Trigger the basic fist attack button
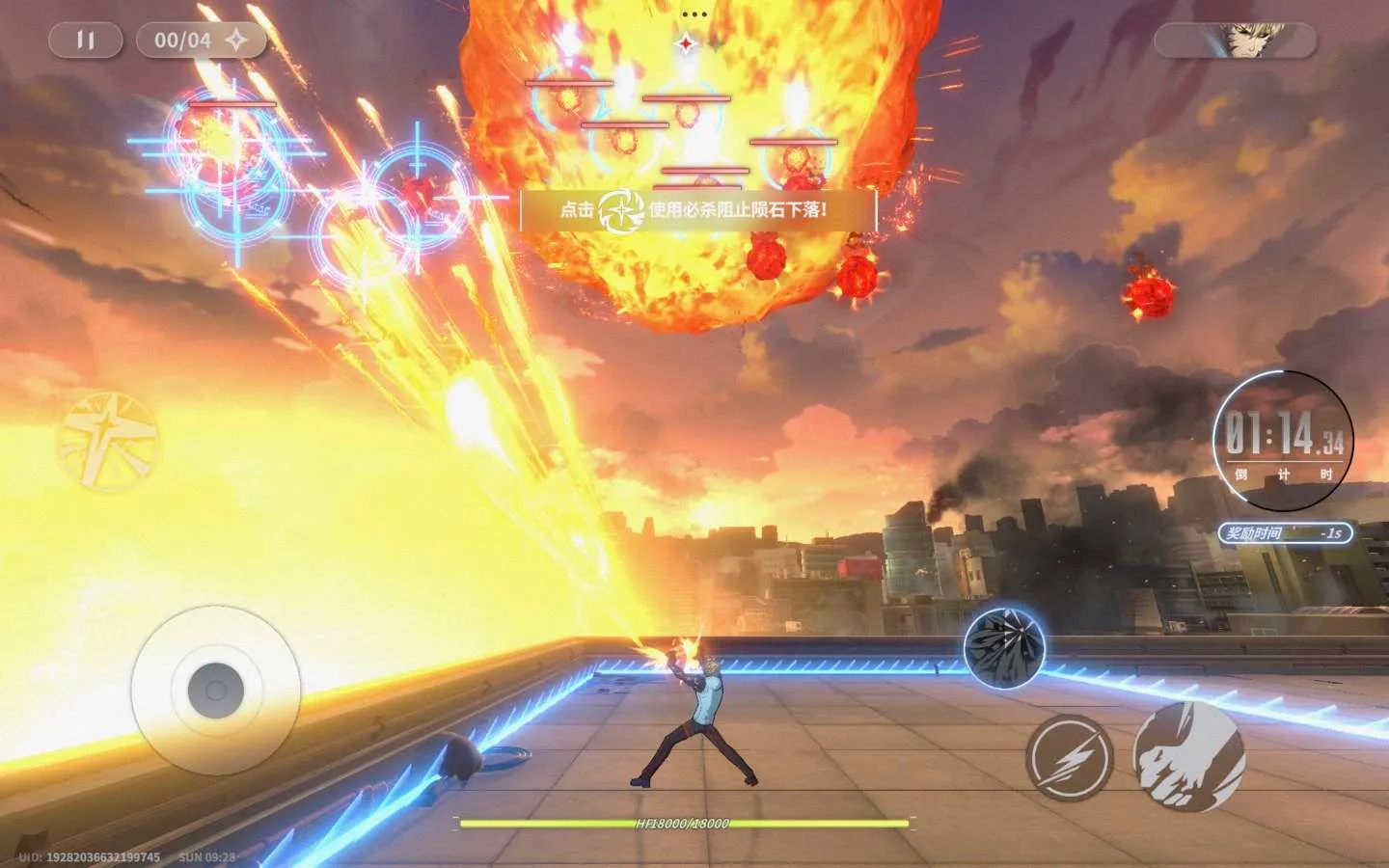The image size is (1389, 868). coord(1188,756)
